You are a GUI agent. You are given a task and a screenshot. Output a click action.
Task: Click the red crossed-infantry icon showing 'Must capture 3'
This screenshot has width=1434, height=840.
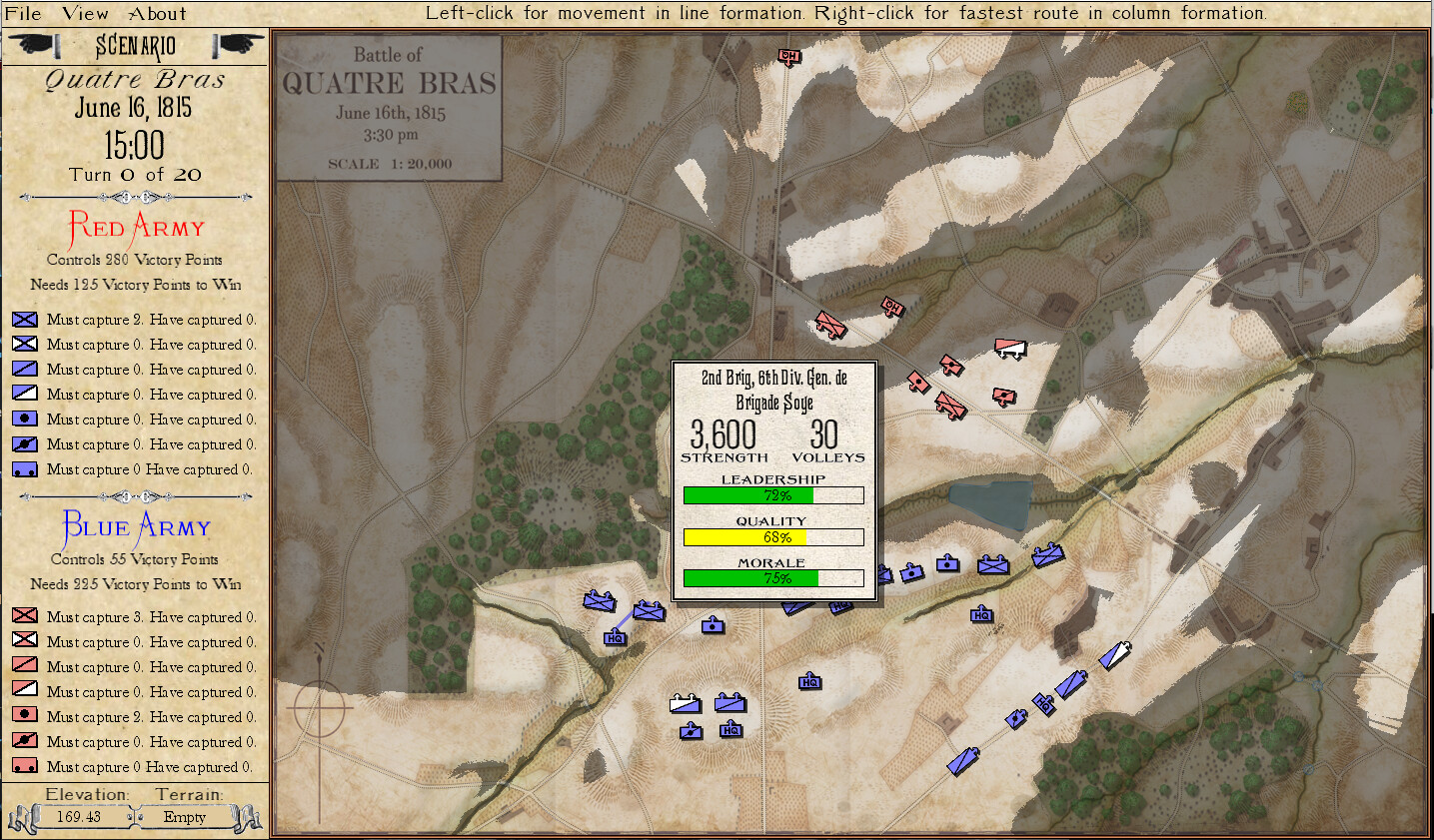click(25, 616)
